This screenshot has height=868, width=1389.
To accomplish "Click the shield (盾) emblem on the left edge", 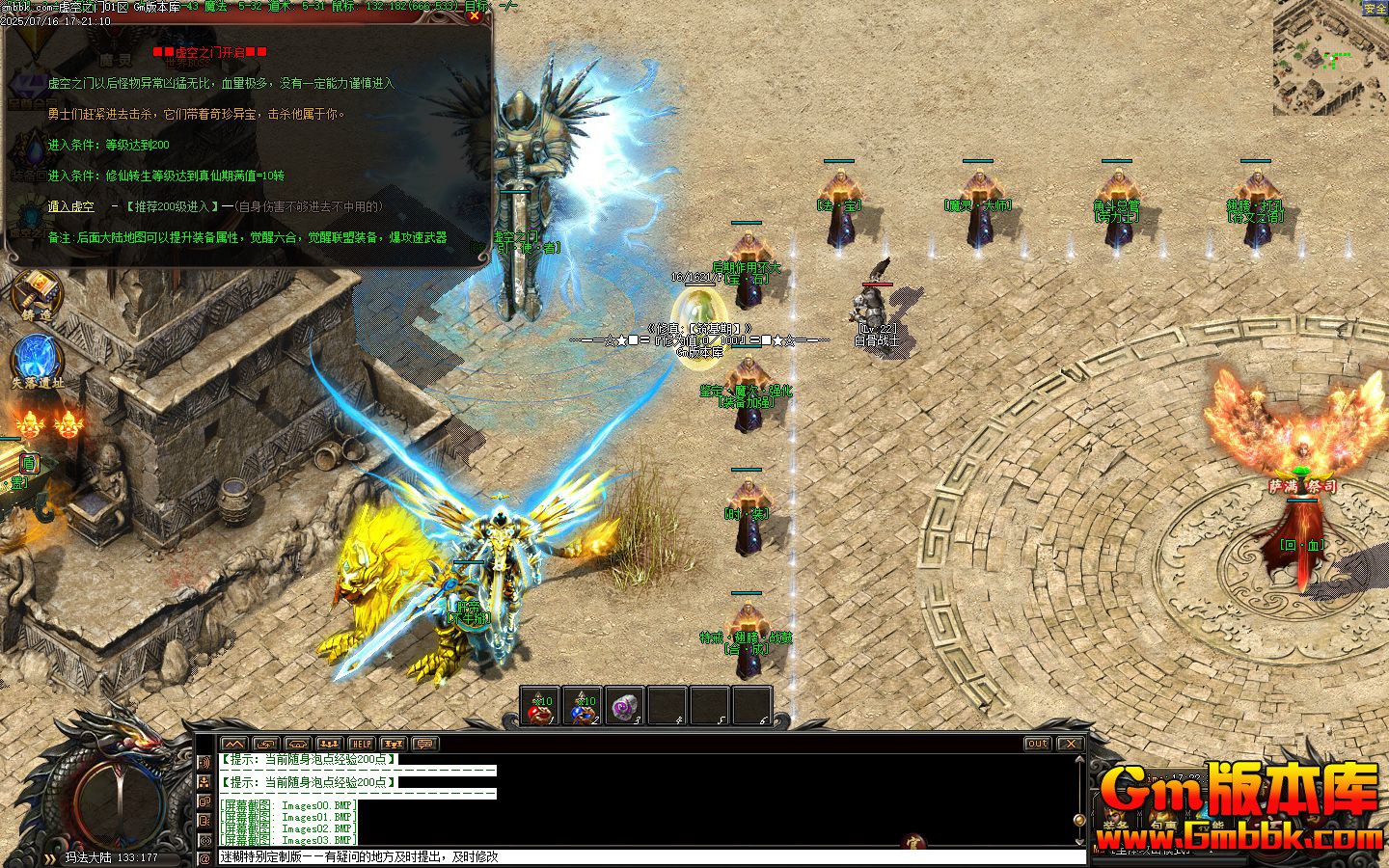I will (x=29, y=464).
